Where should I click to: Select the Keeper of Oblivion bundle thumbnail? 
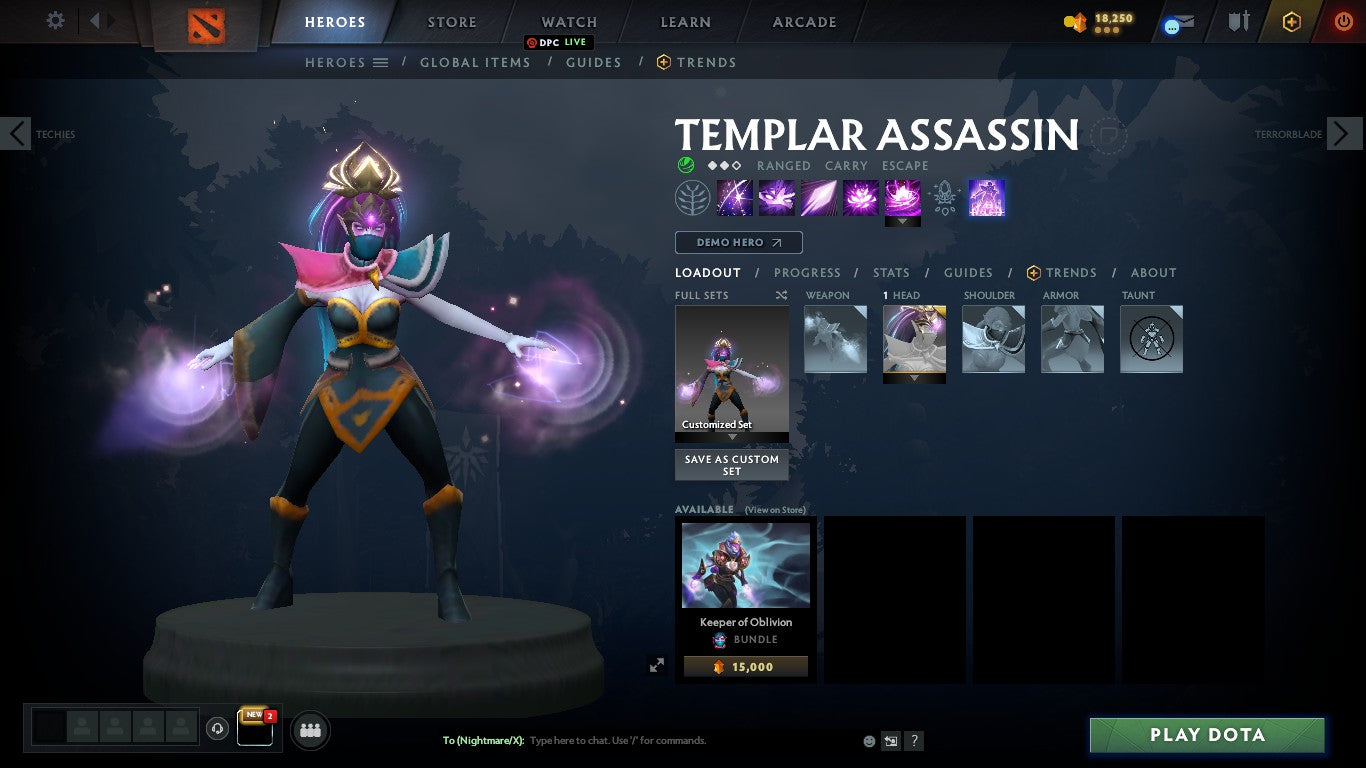click(745, 564)
